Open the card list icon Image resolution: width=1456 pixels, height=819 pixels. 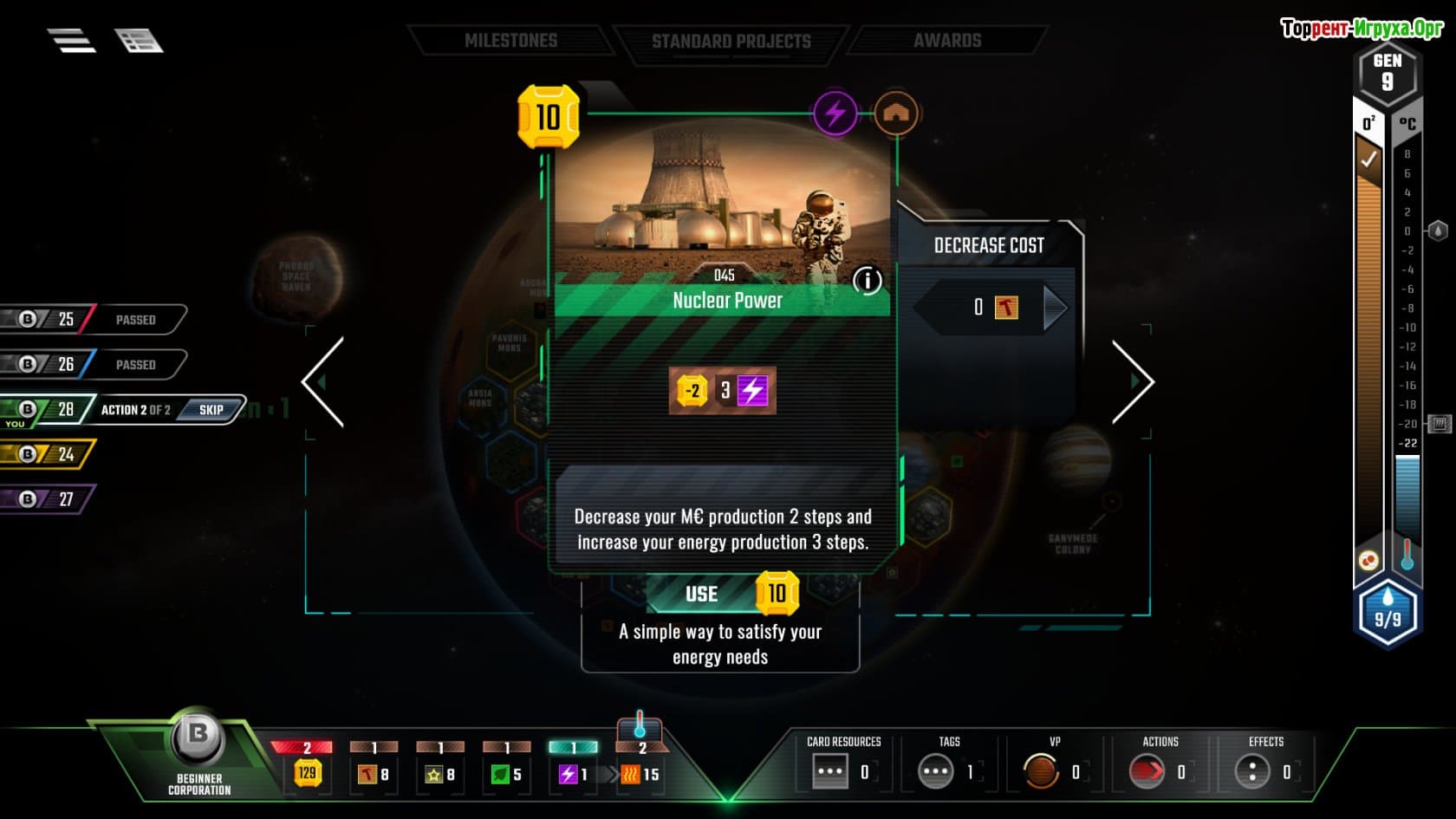coord(138,40)
